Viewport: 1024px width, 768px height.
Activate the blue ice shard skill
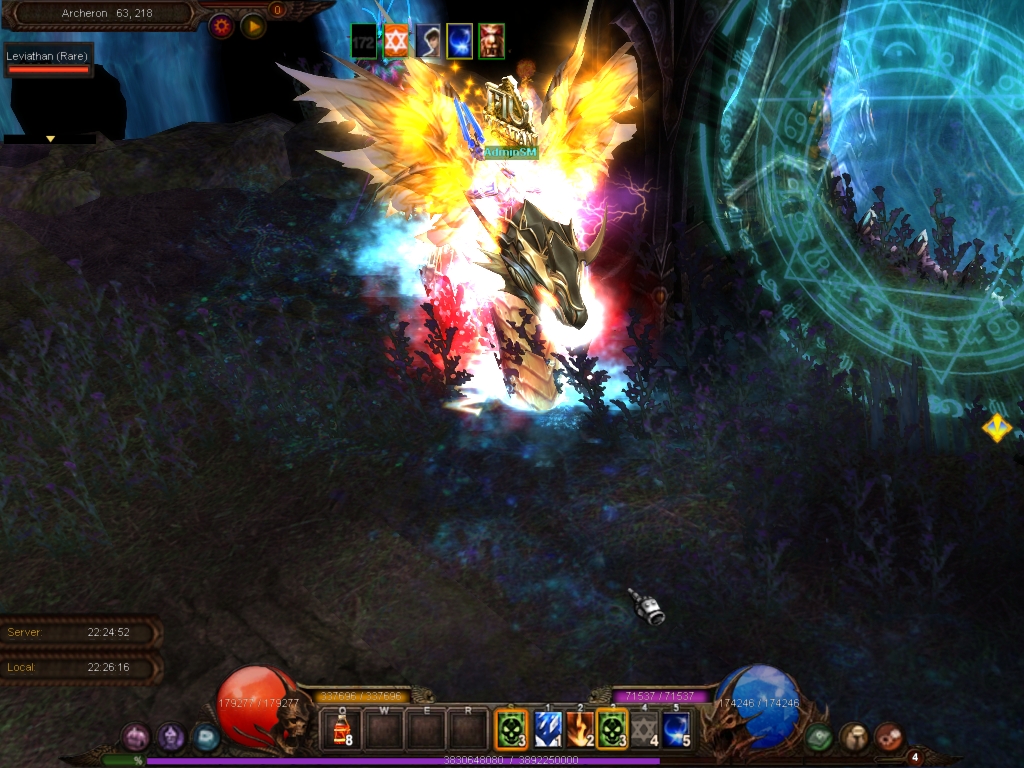[547, 729]
